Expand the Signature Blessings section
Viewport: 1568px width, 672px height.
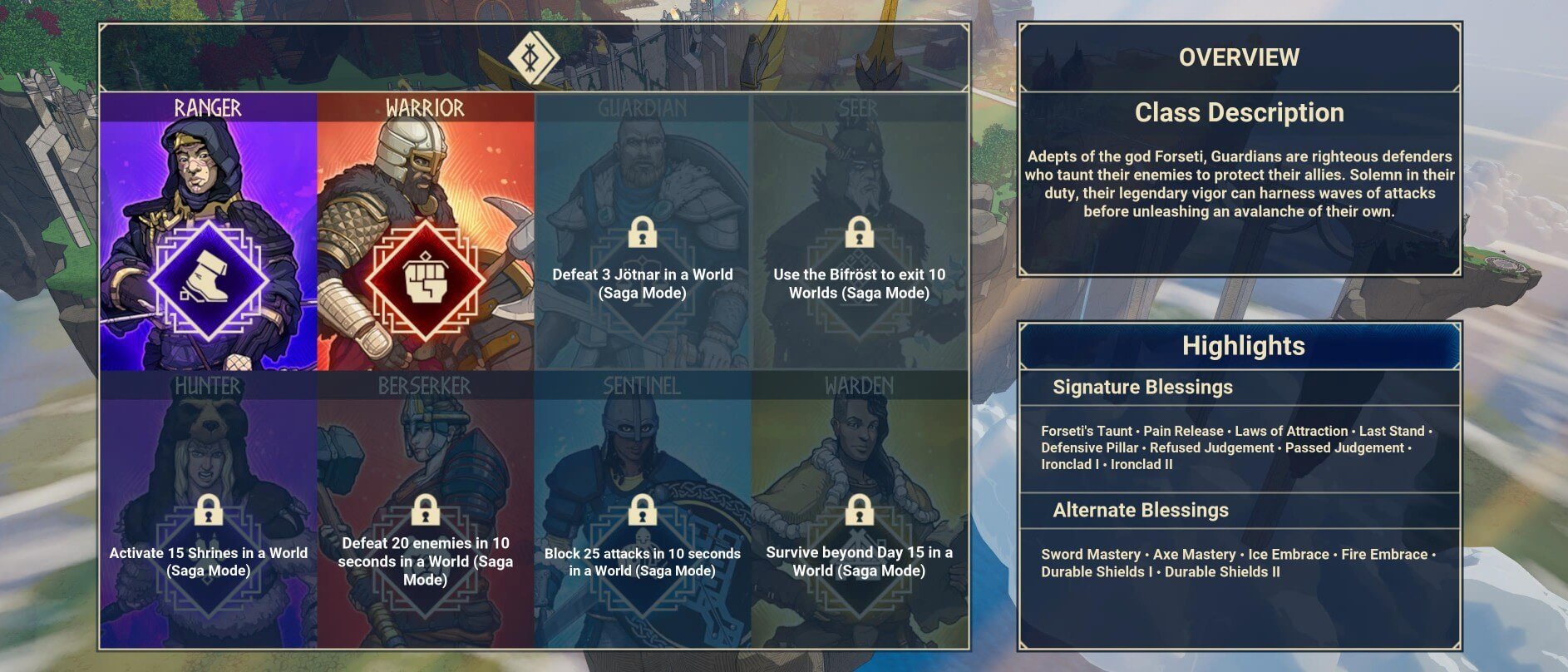tap(1142, 388)
